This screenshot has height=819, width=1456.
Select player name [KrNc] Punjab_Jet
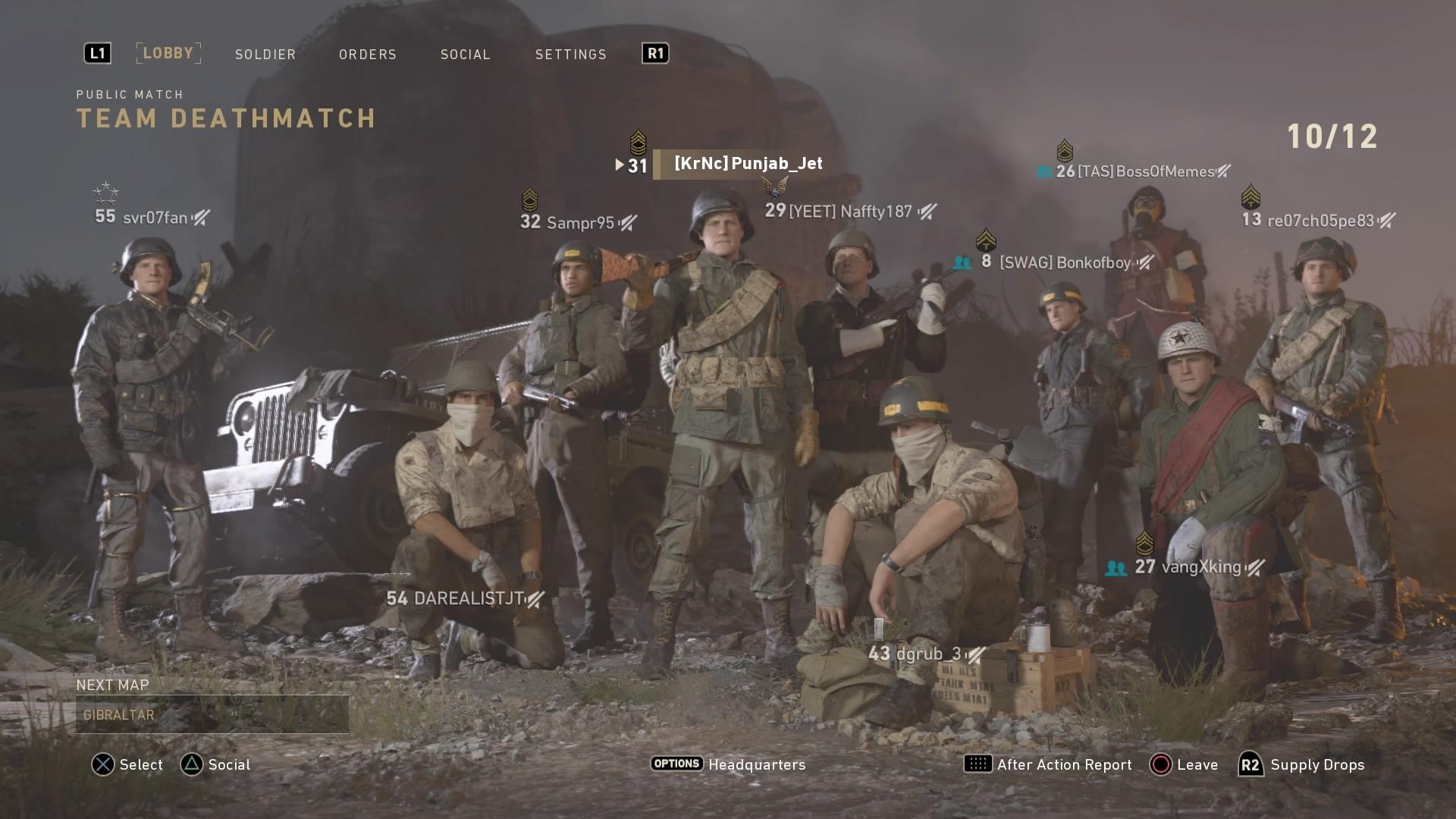coord(745,163)
